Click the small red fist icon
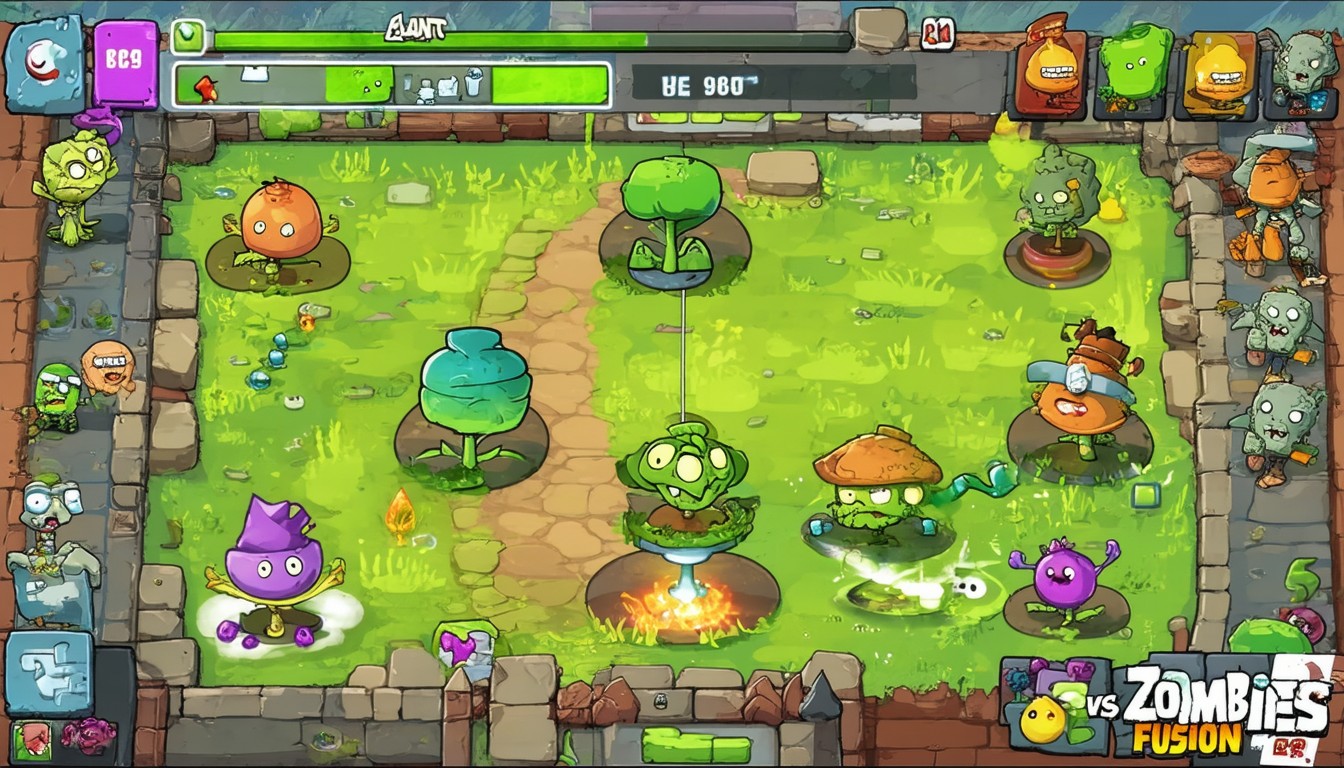Image resolution: width=1344 pixels, height=768 pixels. (31, 736)
